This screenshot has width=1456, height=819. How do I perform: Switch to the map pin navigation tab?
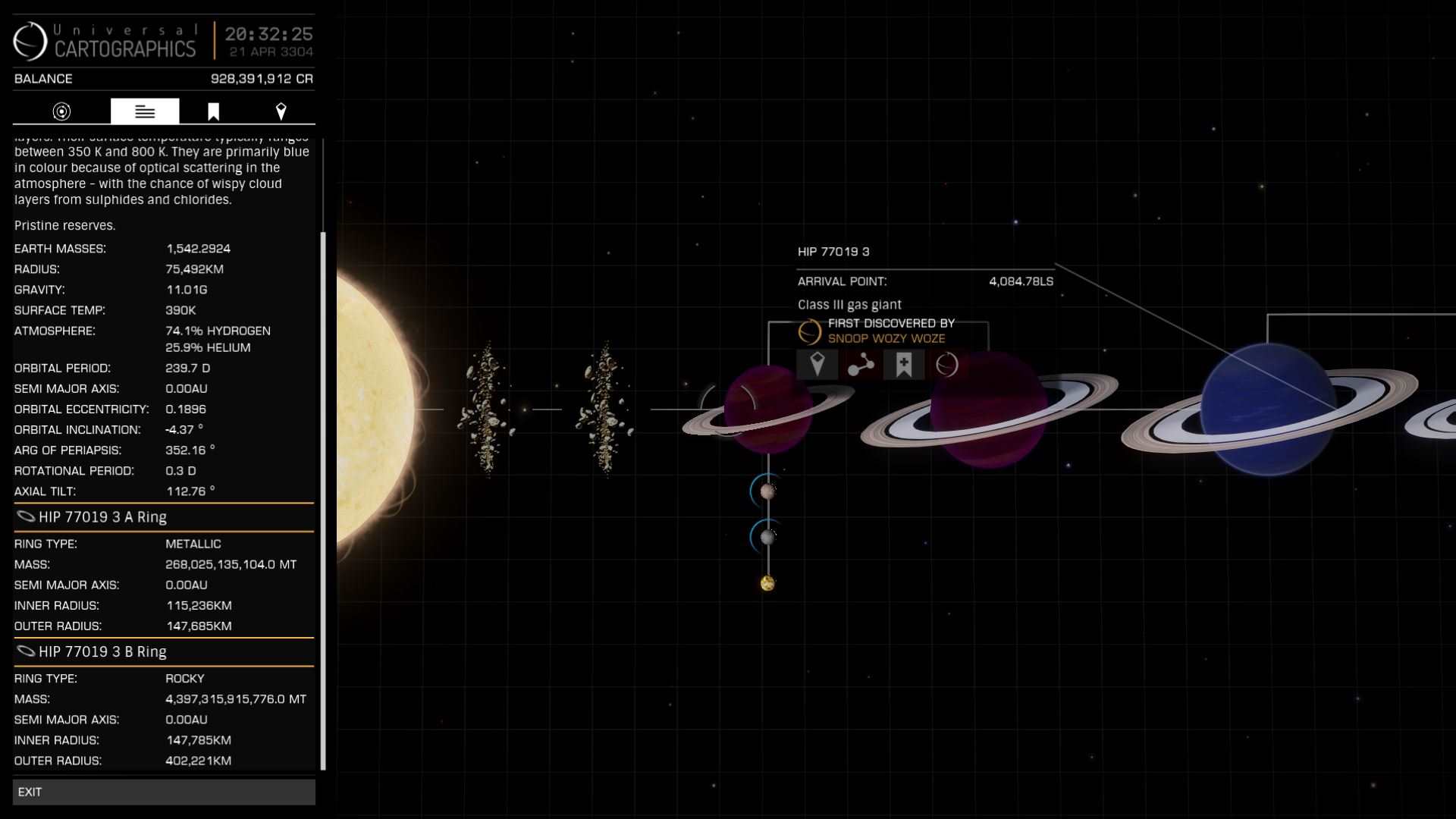(281, 111)
